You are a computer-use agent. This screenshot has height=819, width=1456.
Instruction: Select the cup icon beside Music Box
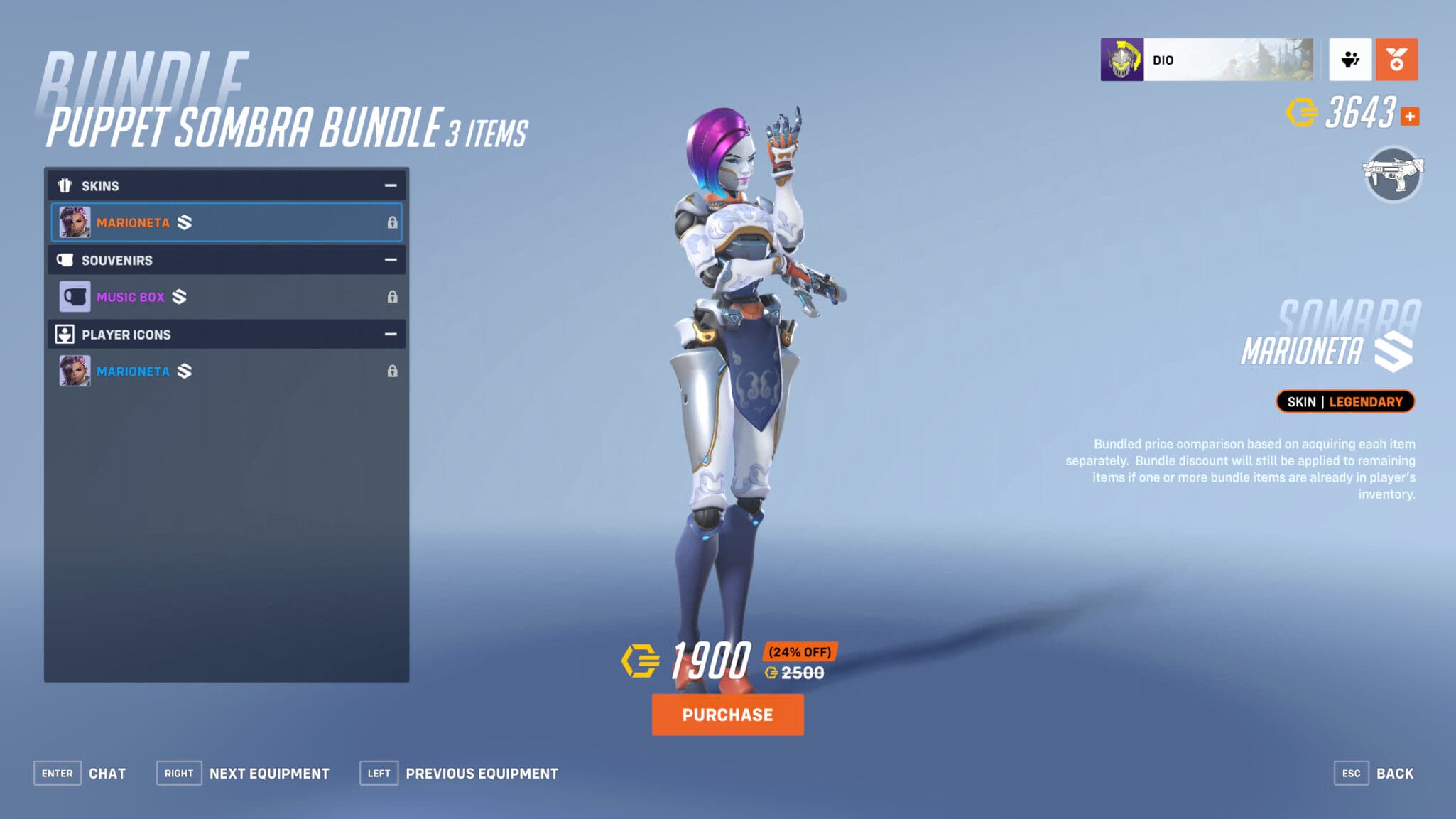pos(74,296)
